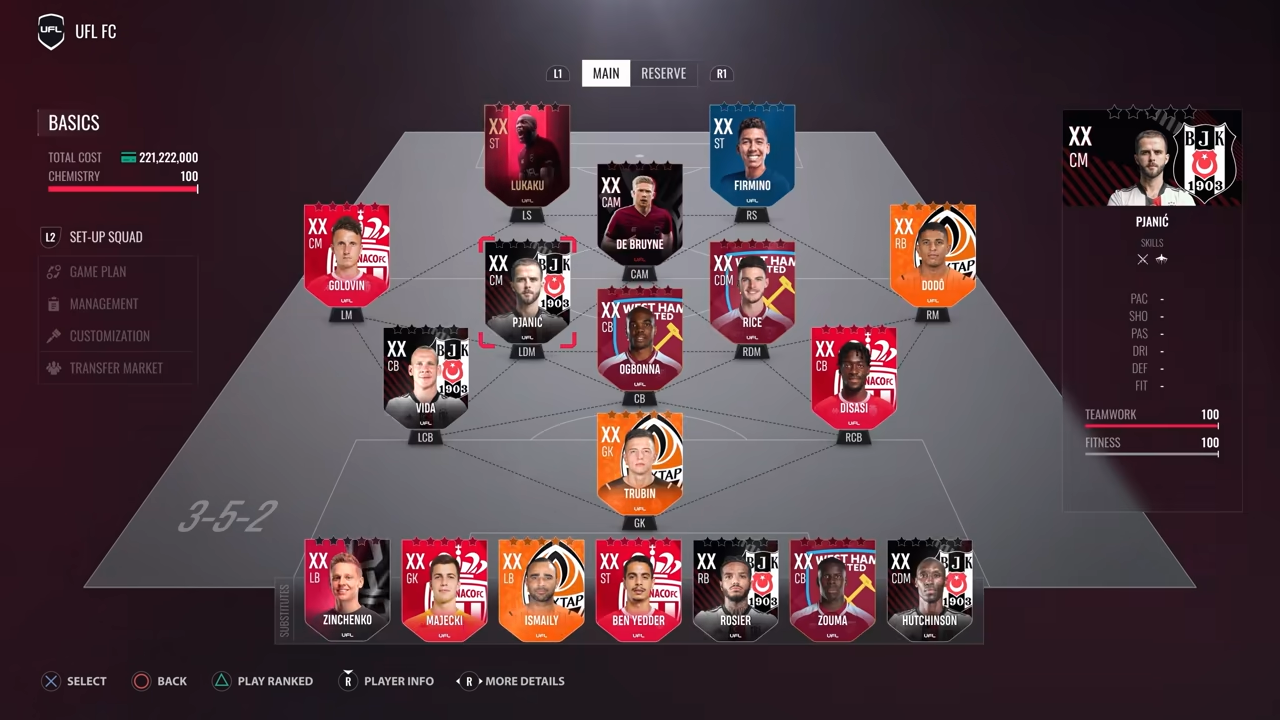The width and height of the screenshot is (1280, 720).
Task: Click the coin icon beside Total Cost
Action: [x=128, y=157]
